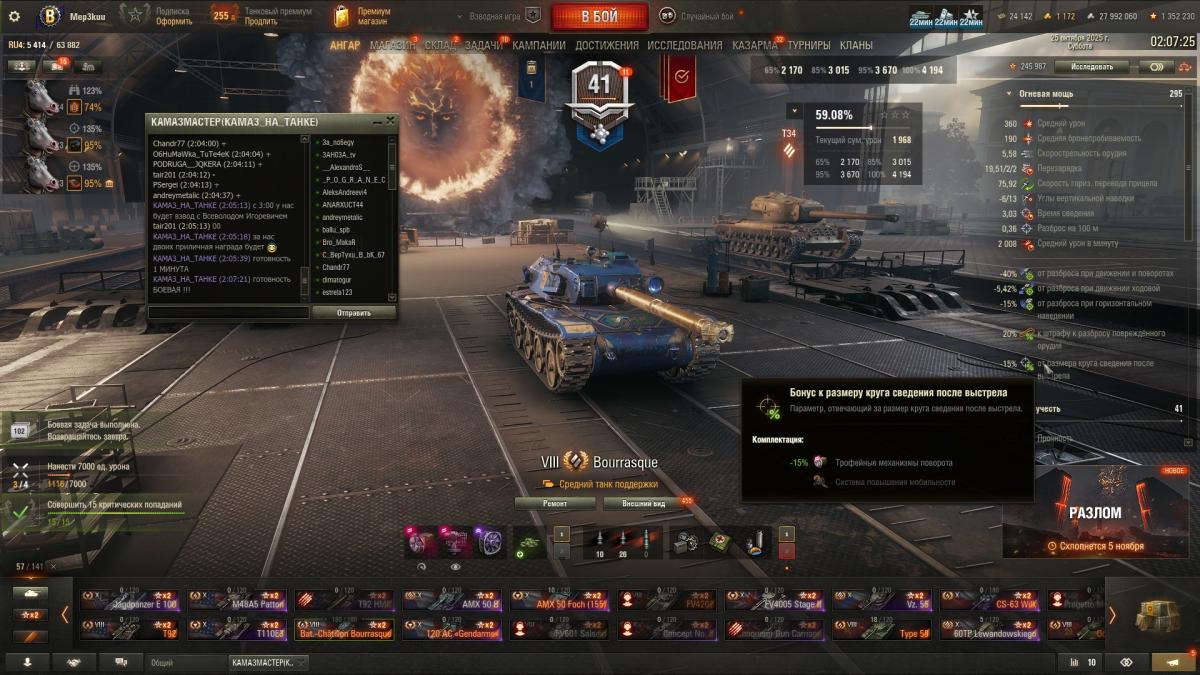The height and width of the screenshot is (675, 1200).
Task: Open the КАМПАНИИ section
Action: coord(539,45)
